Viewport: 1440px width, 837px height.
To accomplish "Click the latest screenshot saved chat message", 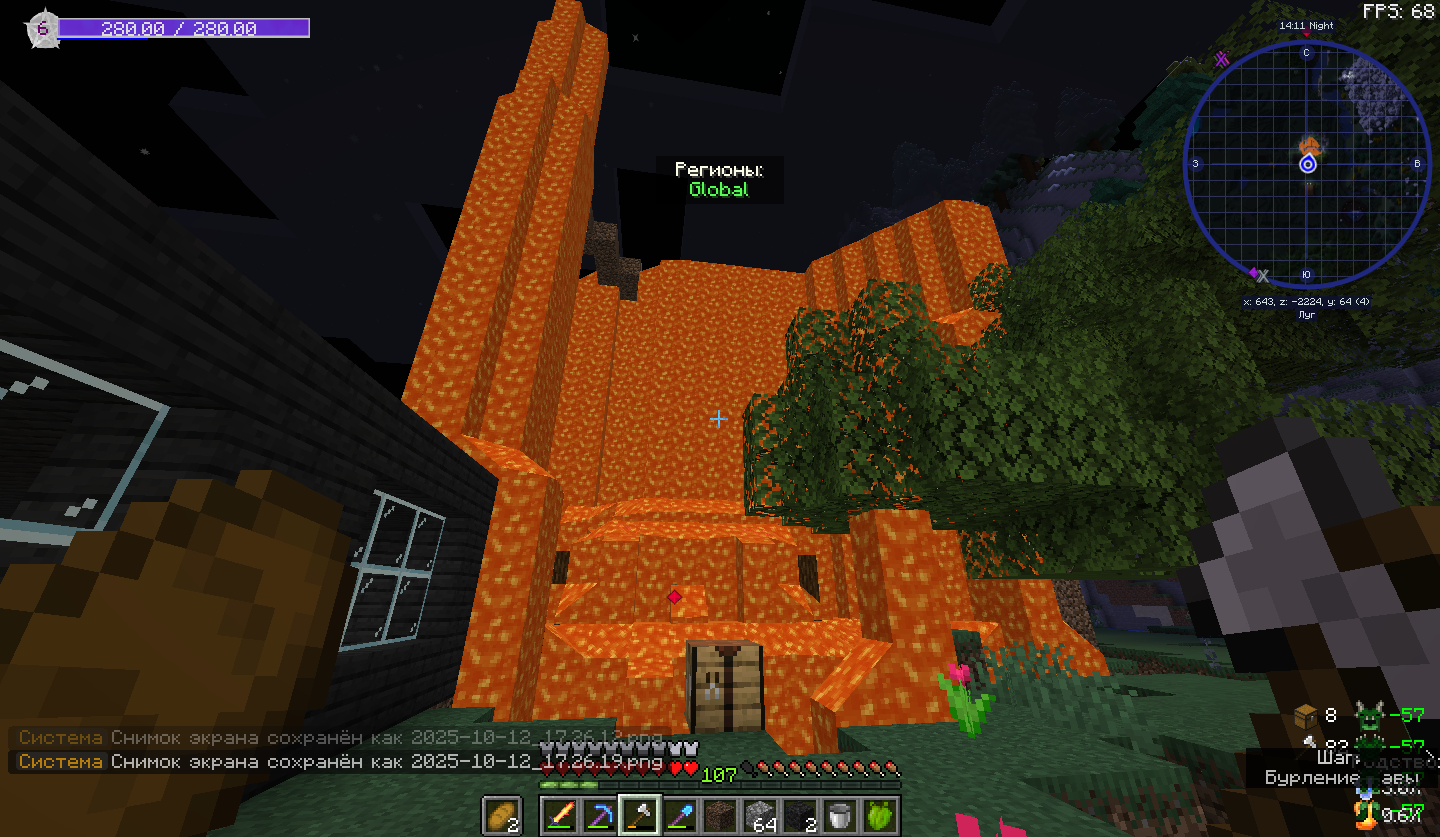I will point(340,762).
